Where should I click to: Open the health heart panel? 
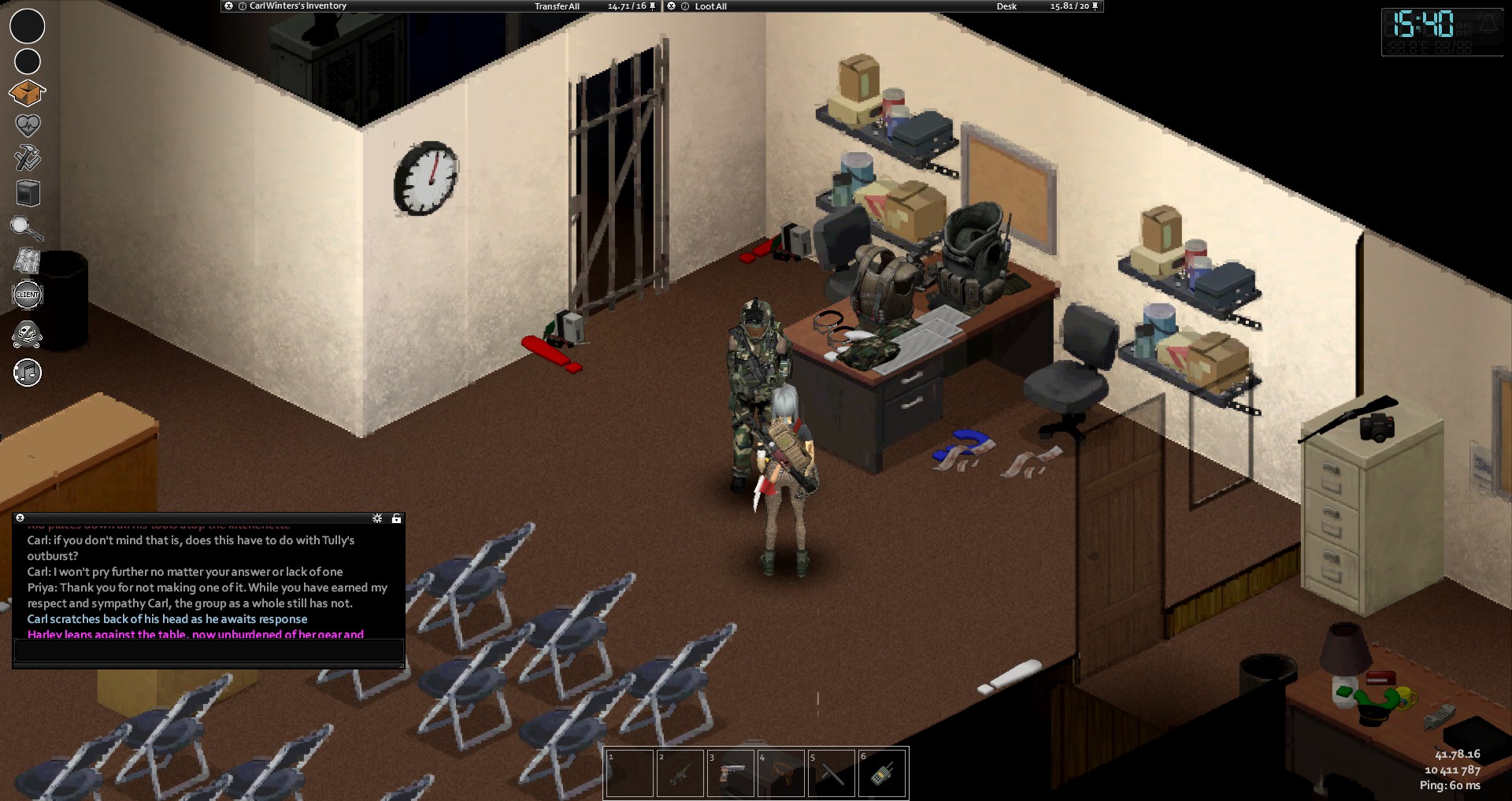pos(28,125)
